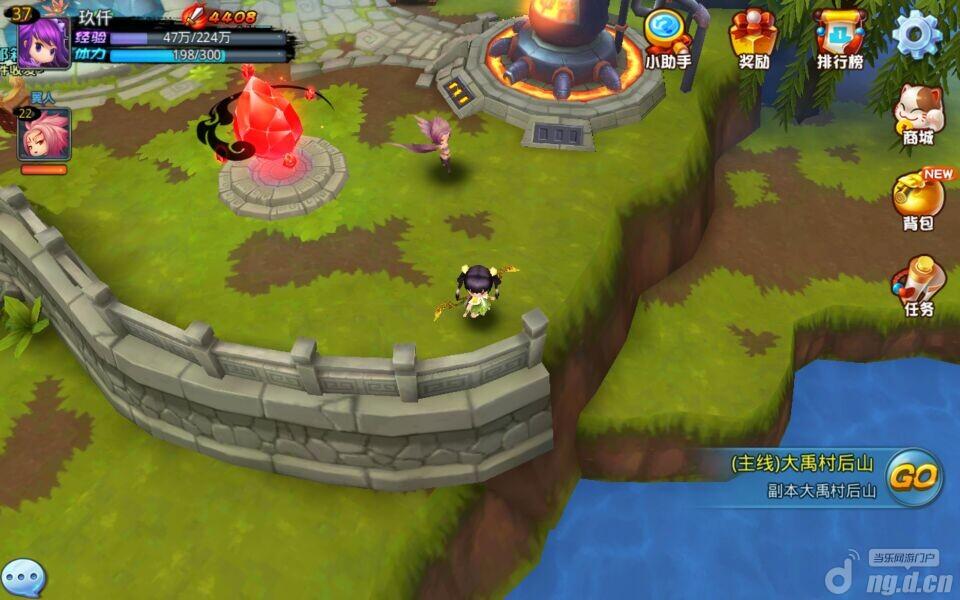Image resolution: width=960 pixels, height=600 pixels.
Task: Select the pink-haired companion portrait
Action: pyautogui.click(x=44, y=134)
